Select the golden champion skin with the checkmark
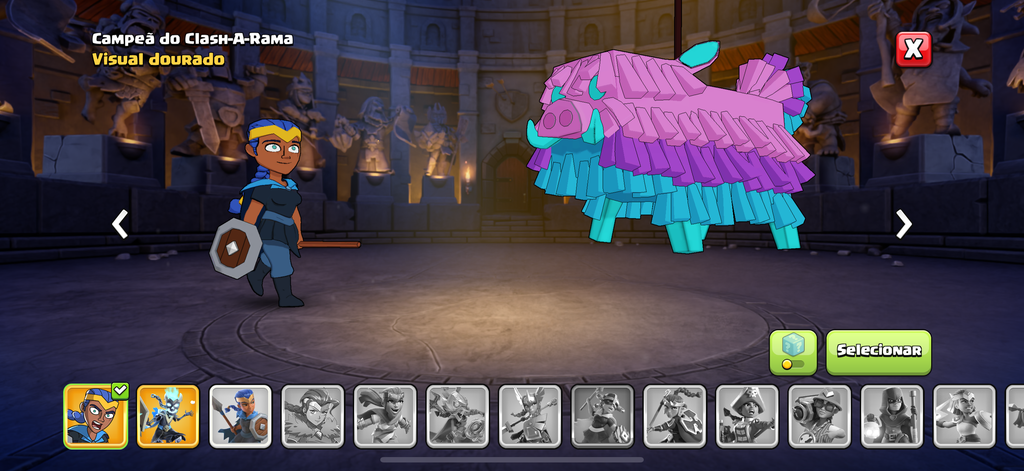This screenshot has width=1024, height=471. [96, 415]
